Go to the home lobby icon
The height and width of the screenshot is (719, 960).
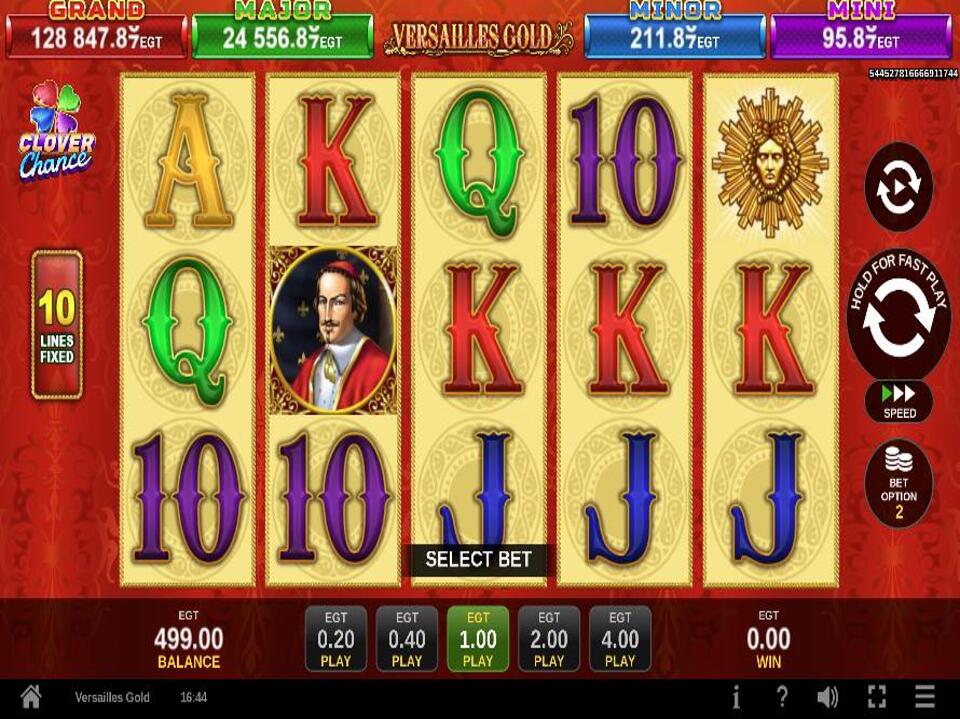(31, 697)
